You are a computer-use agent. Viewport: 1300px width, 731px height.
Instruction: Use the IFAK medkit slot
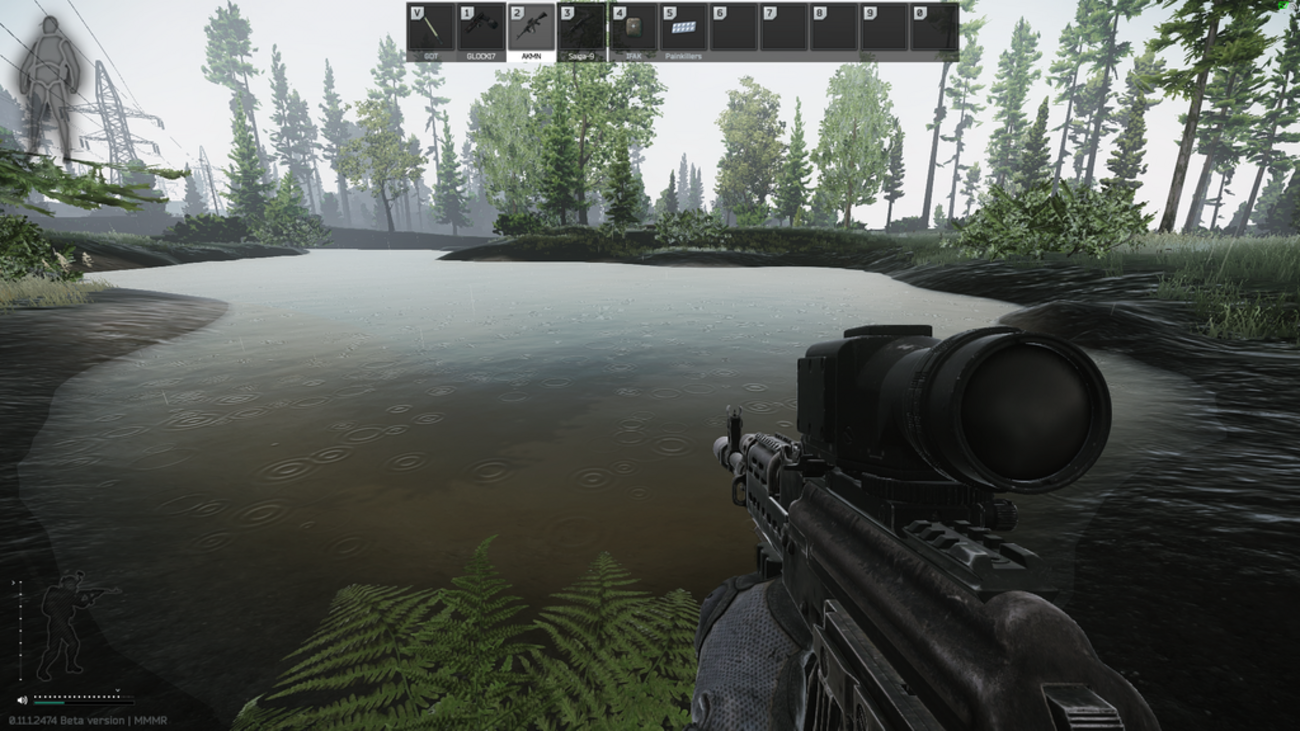(632, 29)
